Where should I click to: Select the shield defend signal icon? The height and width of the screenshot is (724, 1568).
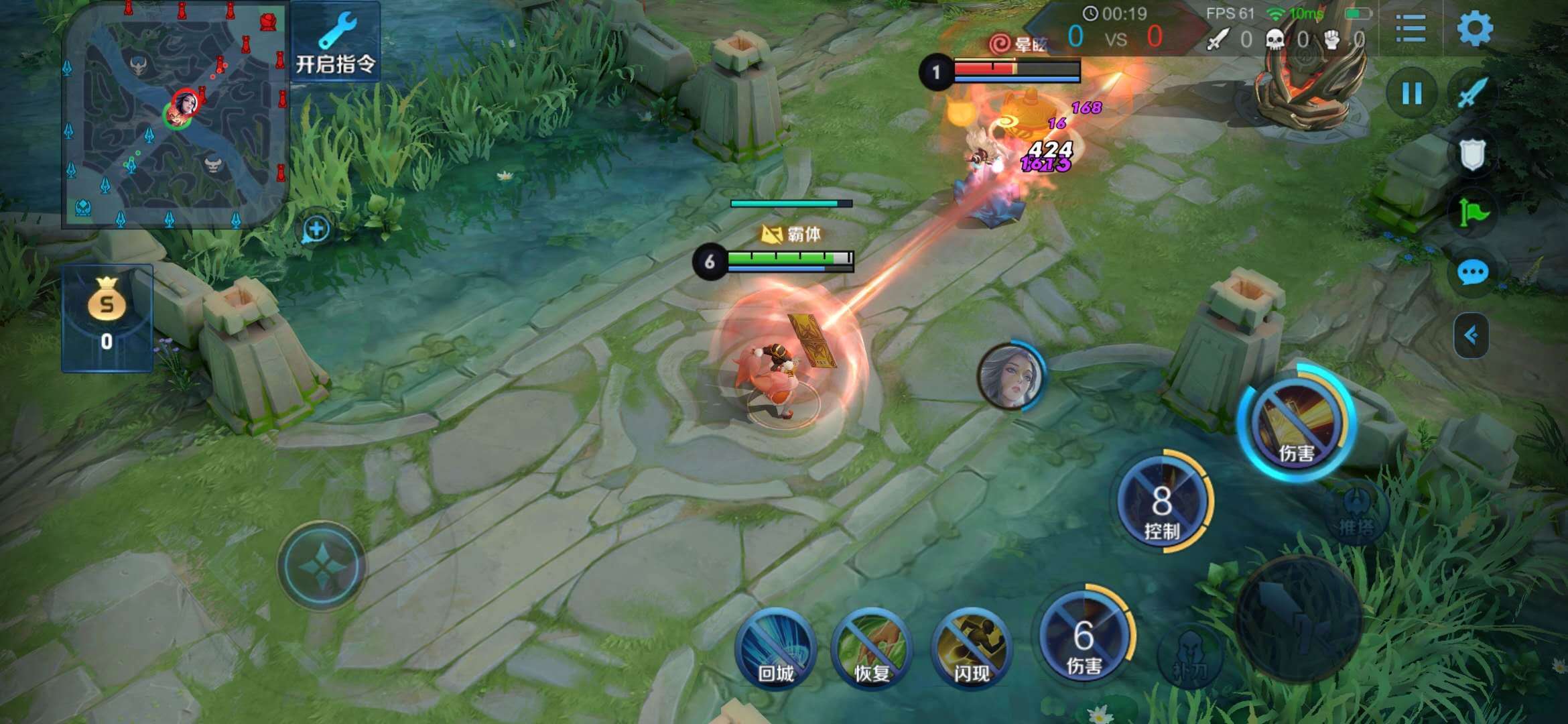point(1472,156)
